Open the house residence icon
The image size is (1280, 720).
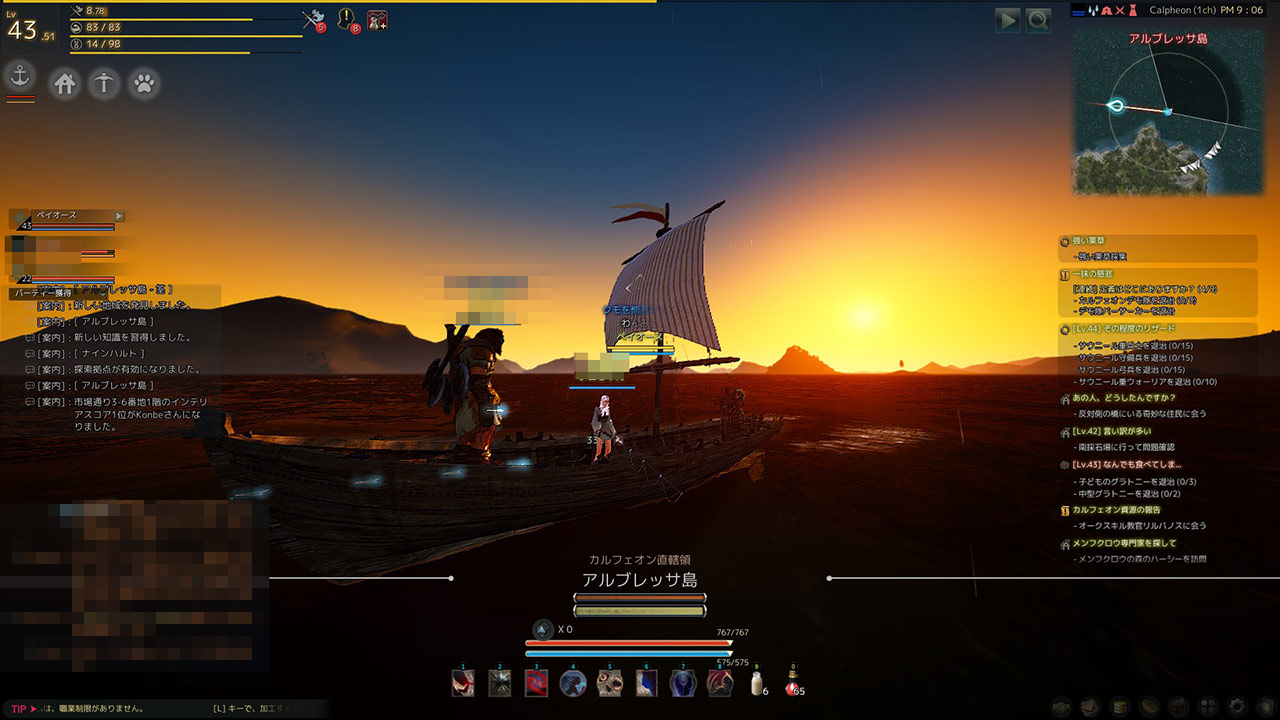tap(65, 83)
